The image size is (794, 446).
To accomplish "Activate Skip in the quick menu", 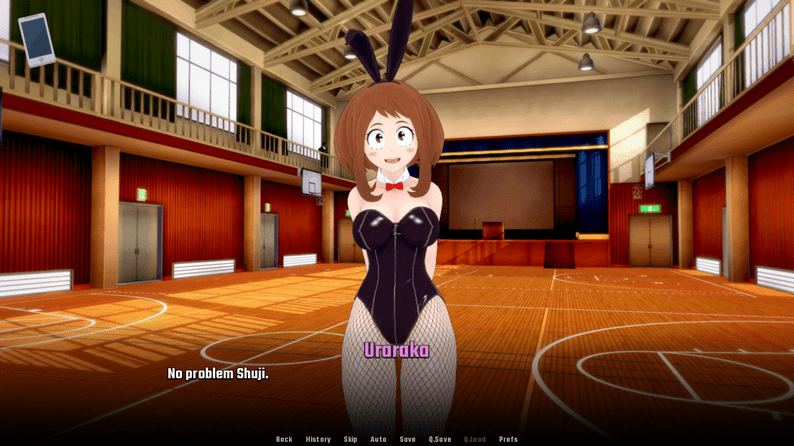I will click(x=351, y=439).
